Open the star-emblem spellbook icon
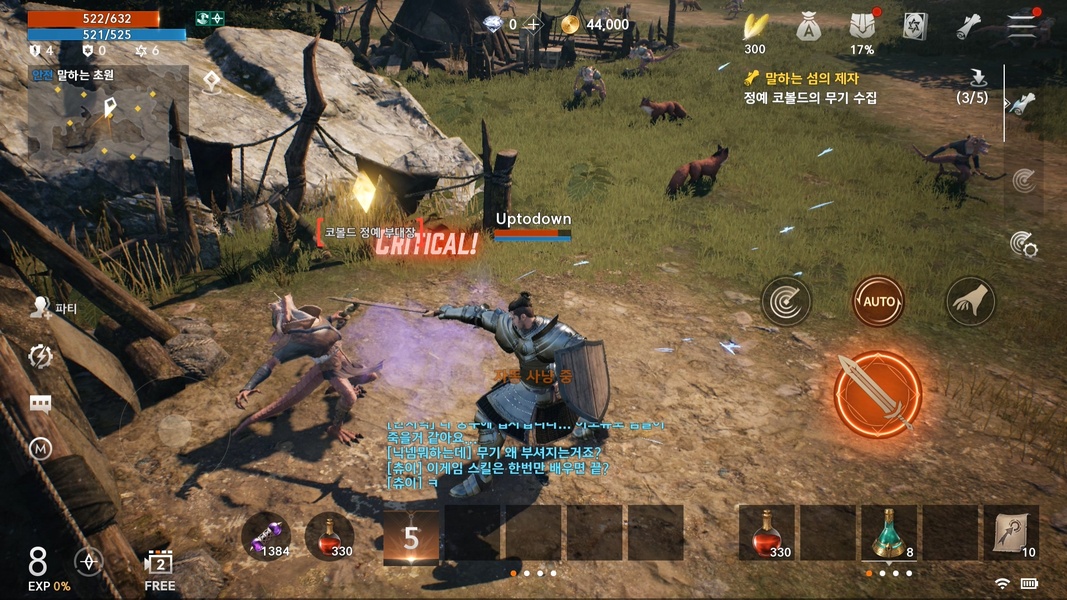This screenshot has height=600, width=1067. (x=915, y=27)
